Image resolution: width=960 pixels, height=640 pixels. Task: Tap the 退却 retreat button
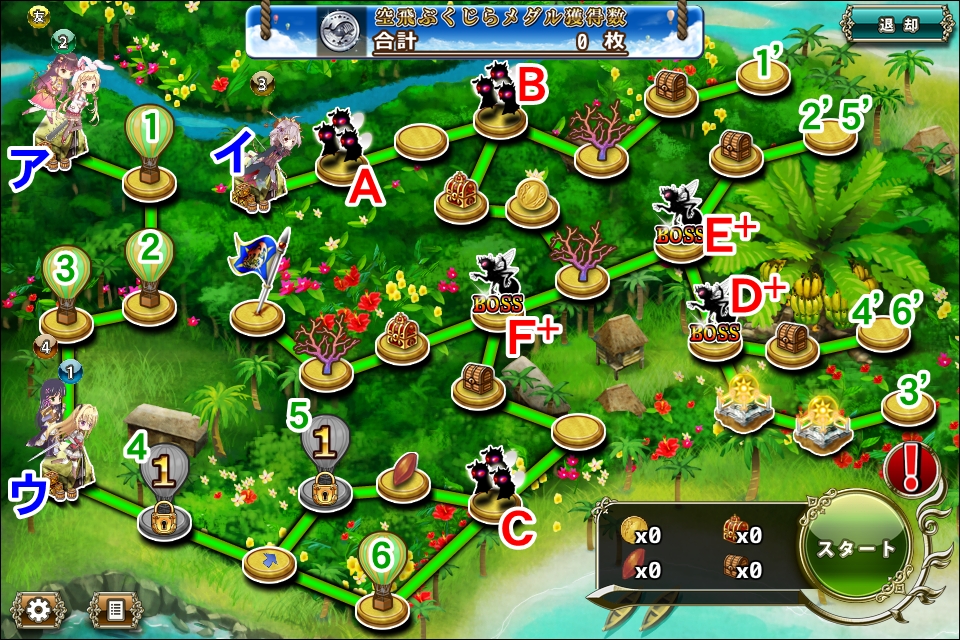pos(896,26)
